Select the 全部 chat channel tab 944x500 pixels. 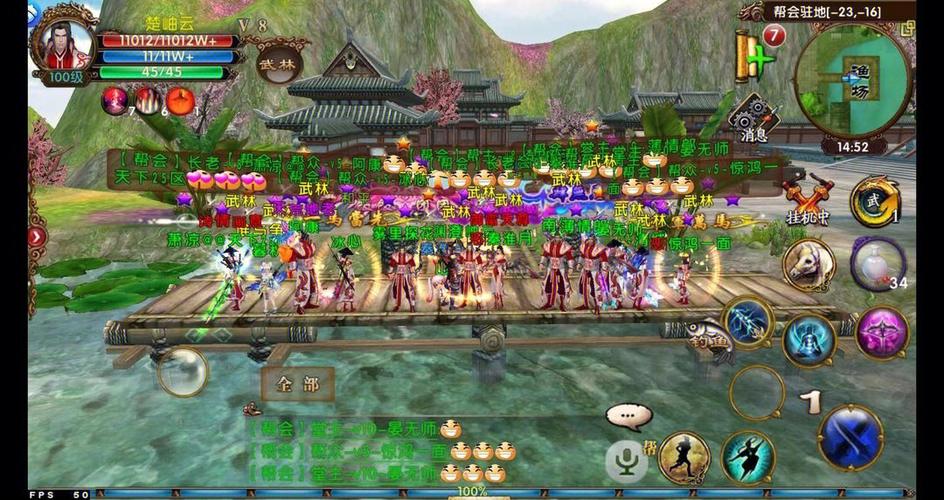[x=297, y=384]
